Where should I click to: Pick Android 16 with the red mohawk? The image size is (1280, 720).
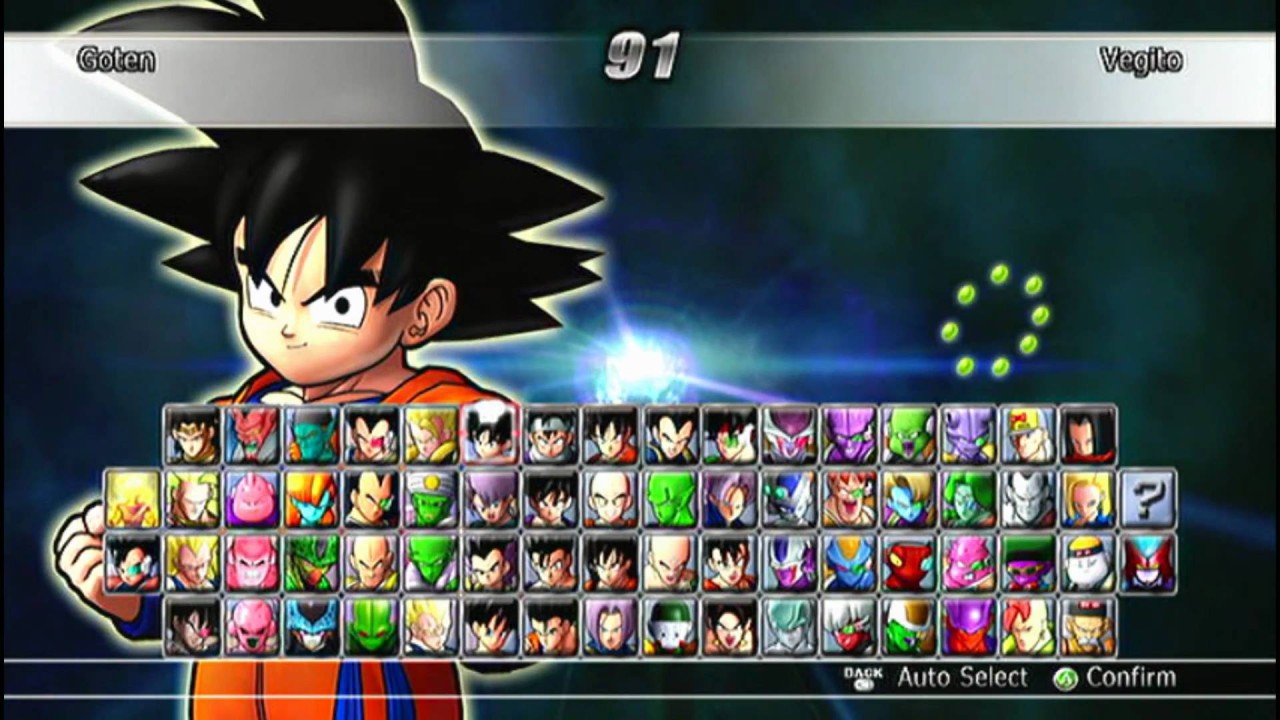coord(1027,627)
